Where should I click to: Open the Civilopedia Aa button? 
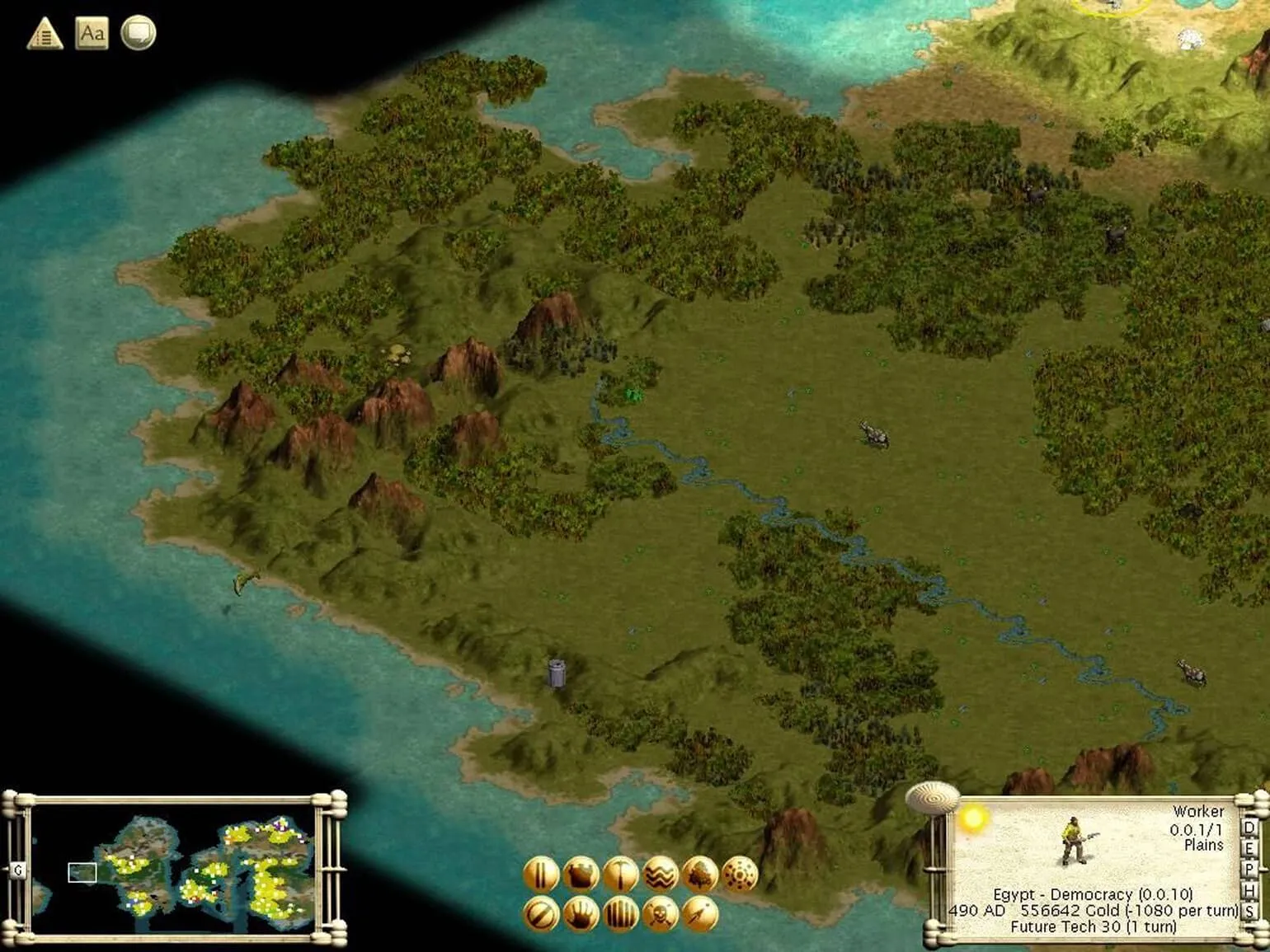[x=92, y=34]
